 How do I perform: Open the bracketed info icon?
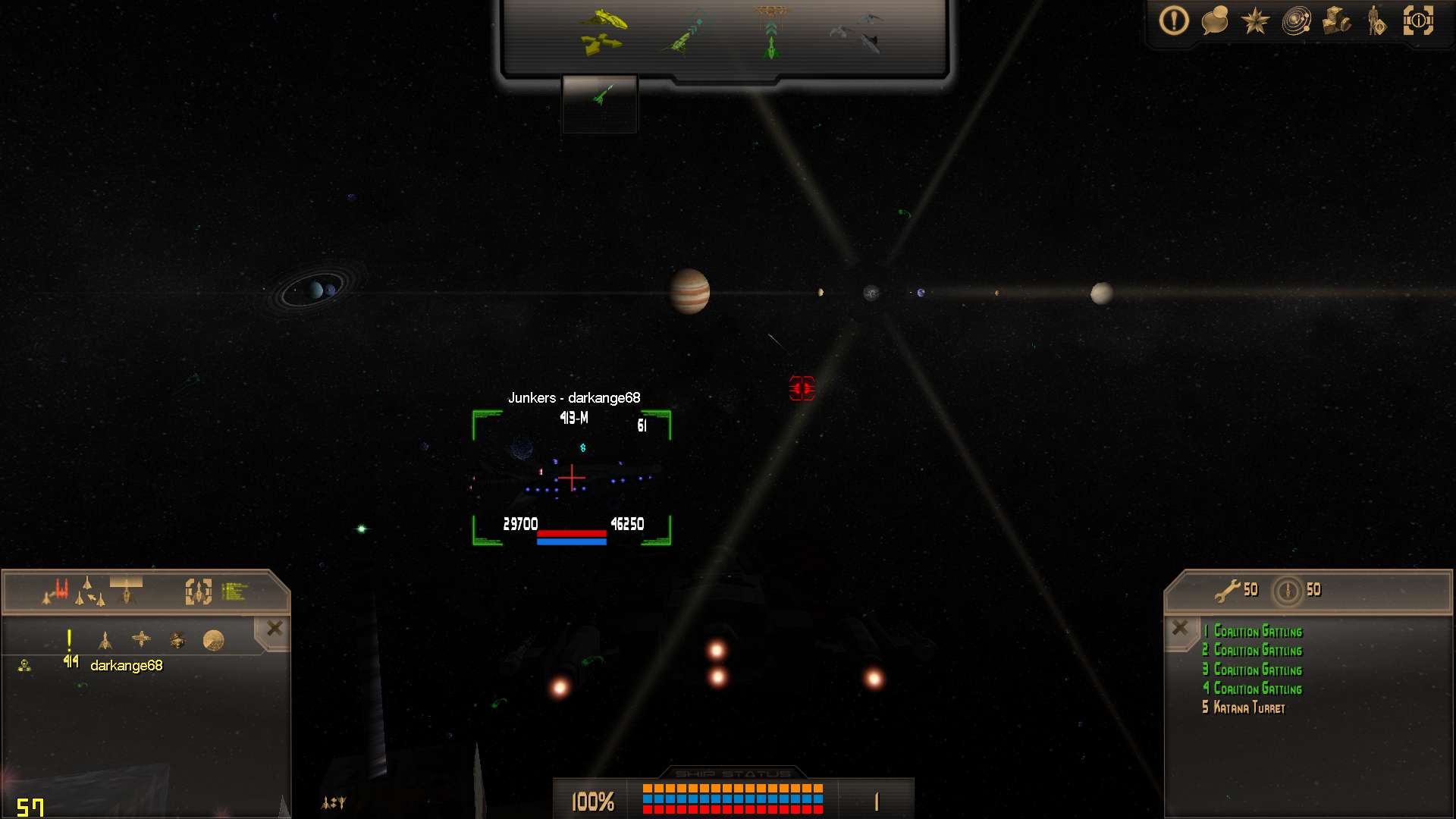pos(1418,20)
